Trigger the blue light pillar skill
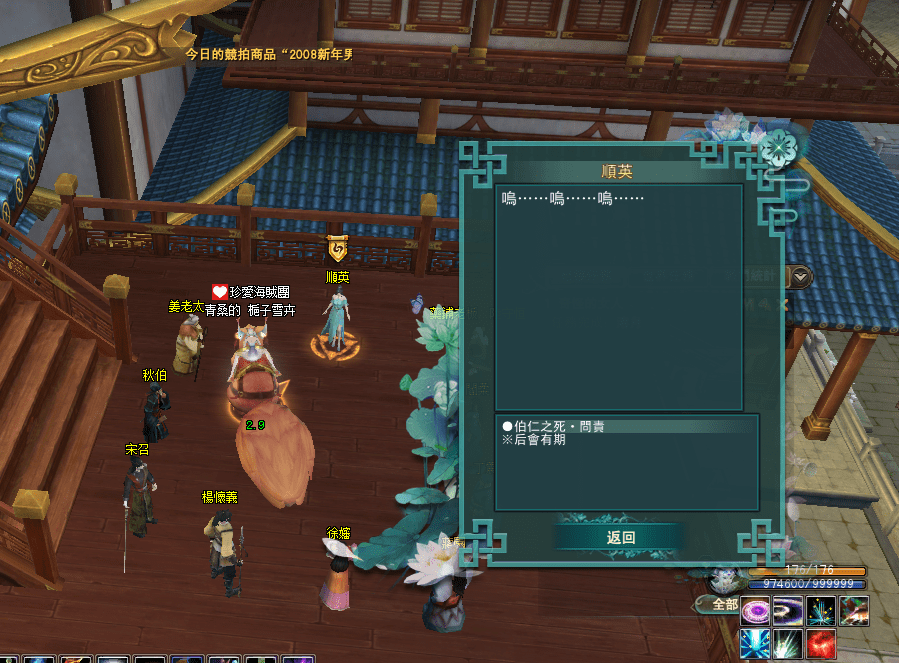This screenshot has height=663, width=899. tap(755, 643)
